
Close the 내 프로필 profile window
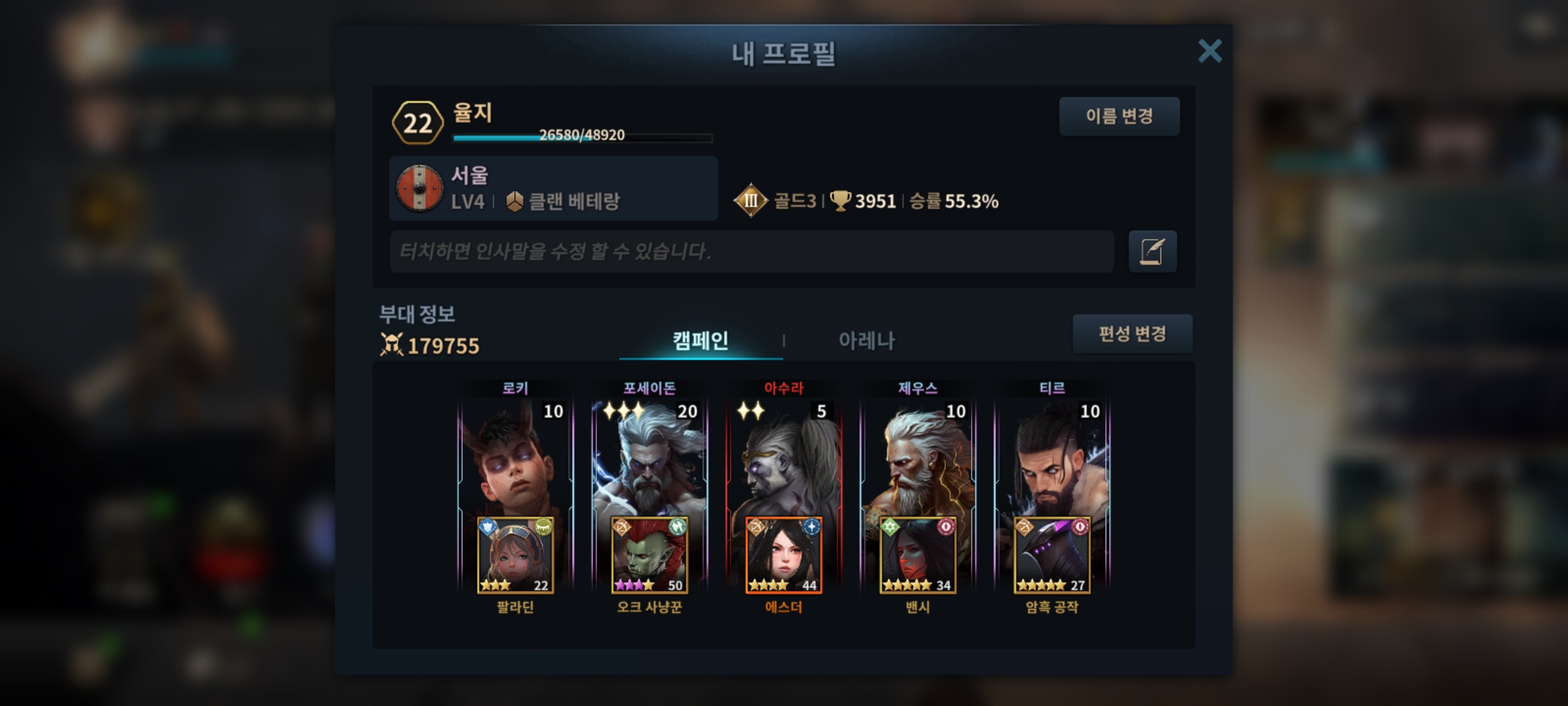[x=1209, y=51]
